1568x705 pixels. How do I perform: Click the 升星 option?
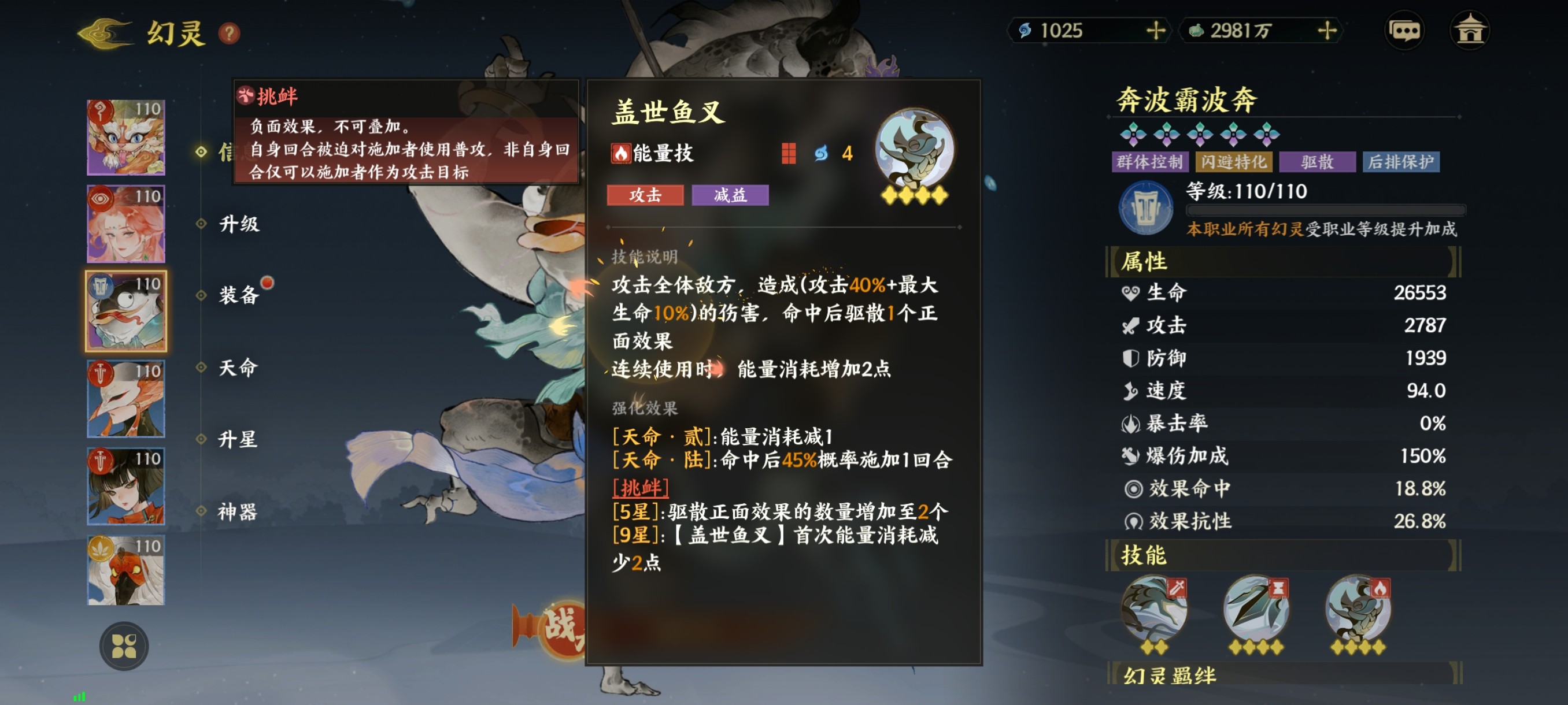239,440
